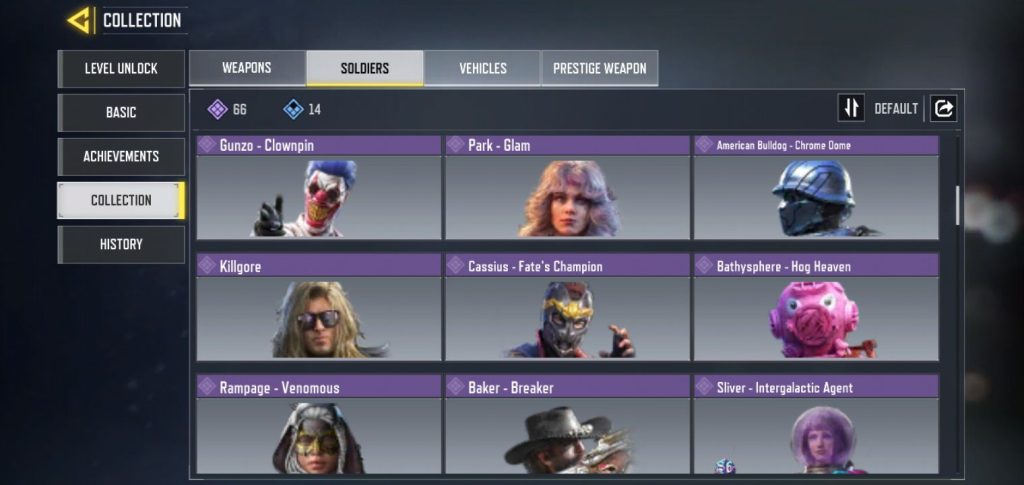1024x485 pixels.
Task: Choose the Collection menu entry
Action: [x=121, y=200]
